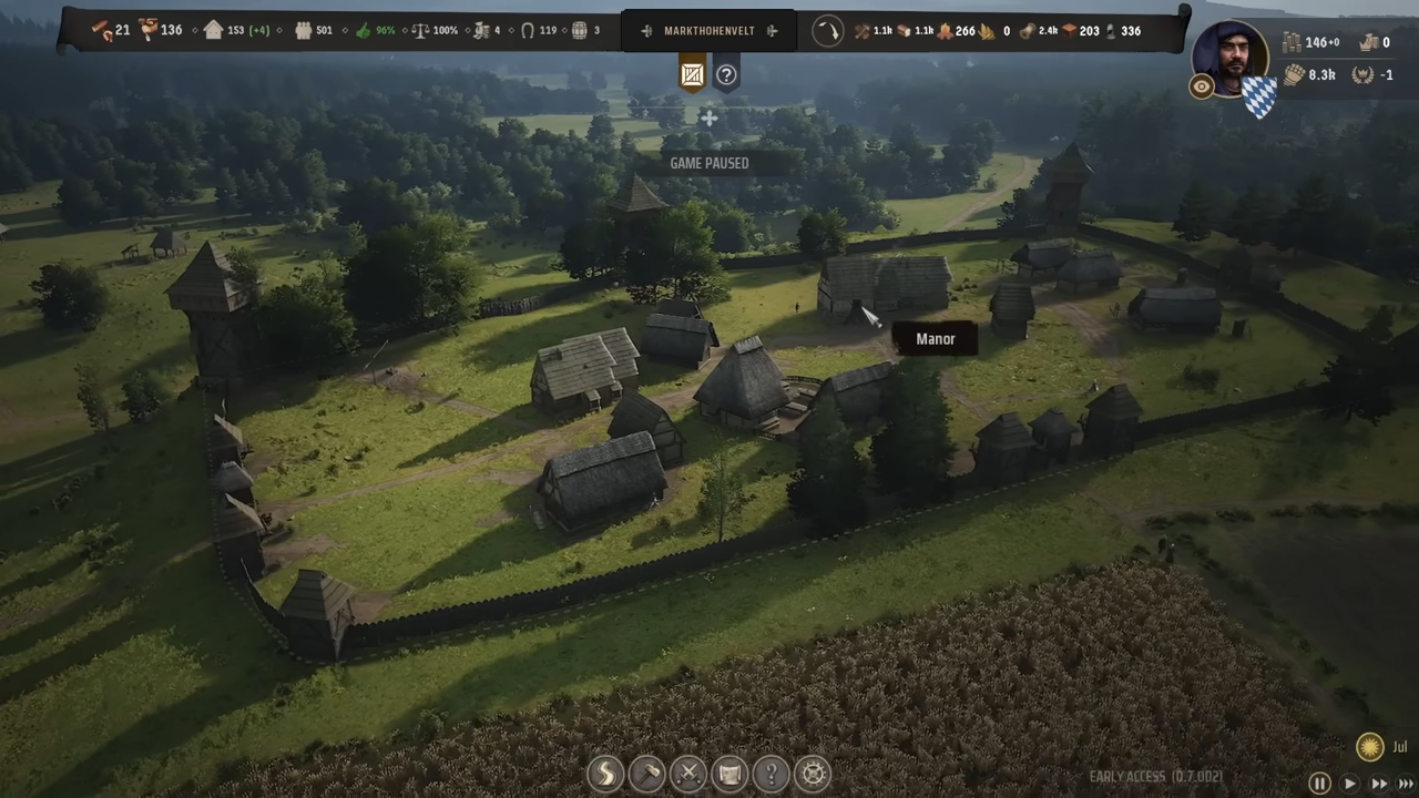Image resolution: width=1419 pixels, height=798 pixels.
Task: Click the regional wealth coin stack icon
Action: [x=1291, y=43]
